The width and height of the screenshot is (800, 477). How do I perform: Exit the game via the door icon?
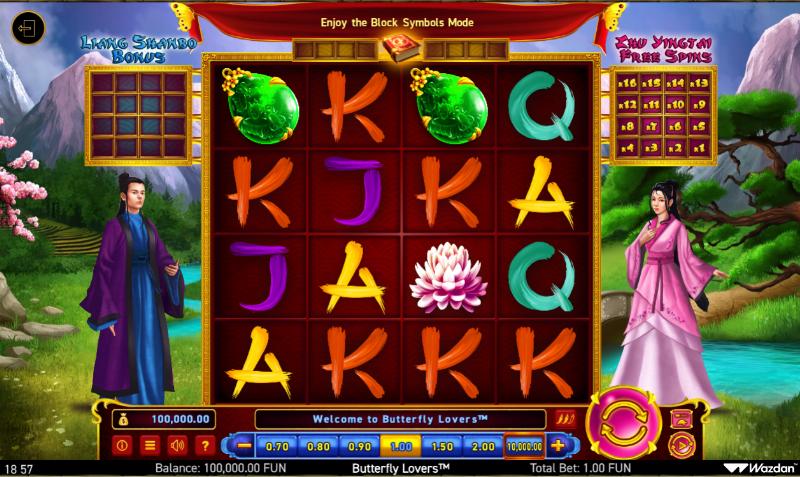click(x=27, y=26)
